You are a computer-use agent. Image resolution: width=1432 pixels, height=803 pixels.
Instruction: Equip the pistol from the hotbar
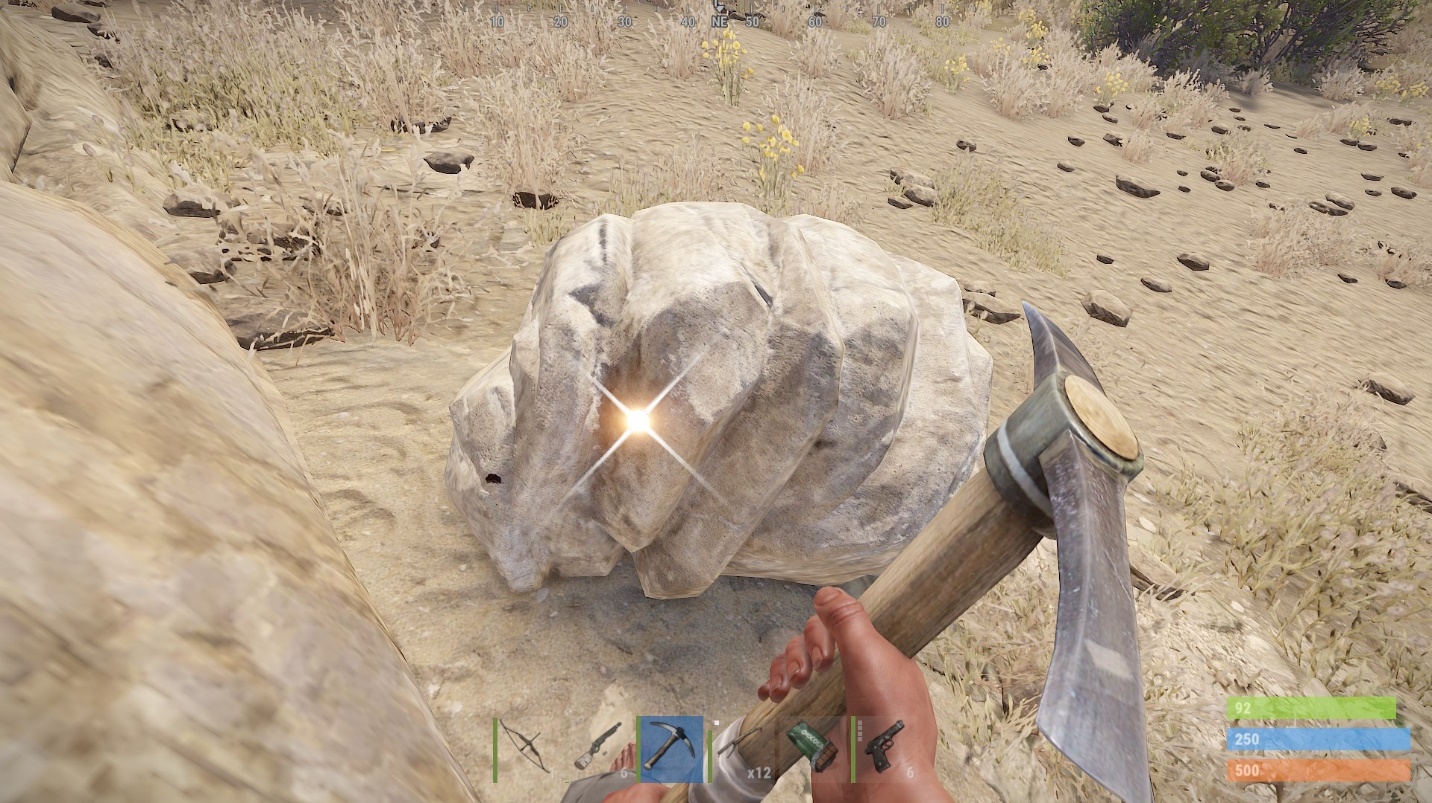pos(884,747)
